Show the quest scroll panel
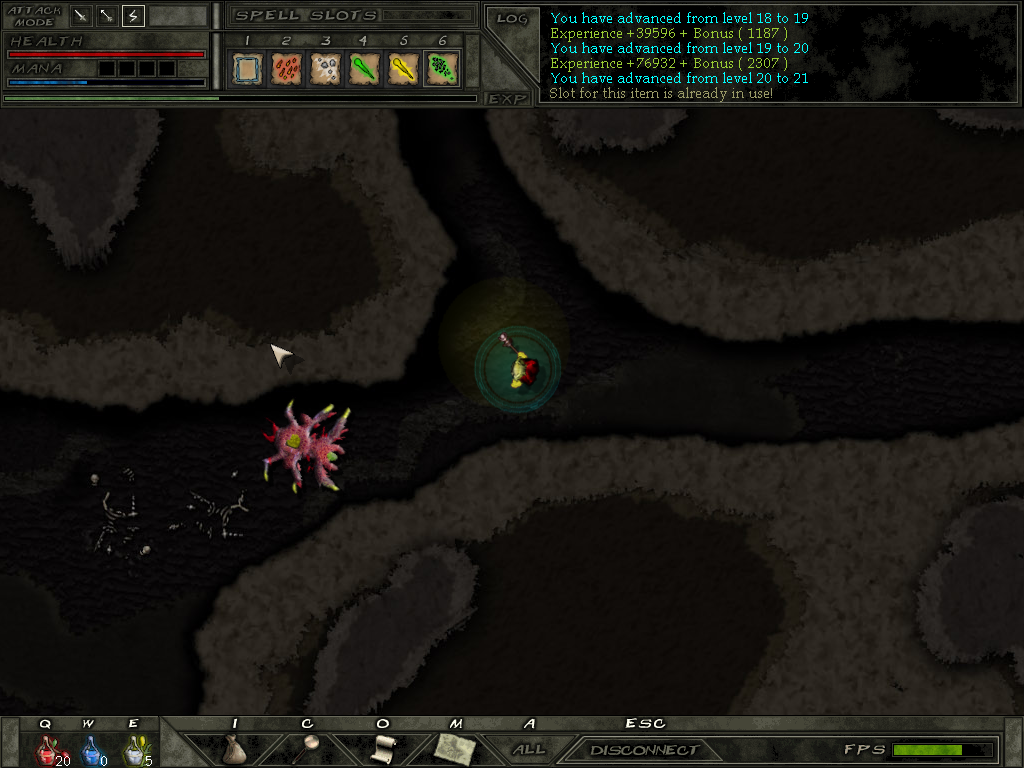The image size is (1024, 768). click(x=382, y=748)
